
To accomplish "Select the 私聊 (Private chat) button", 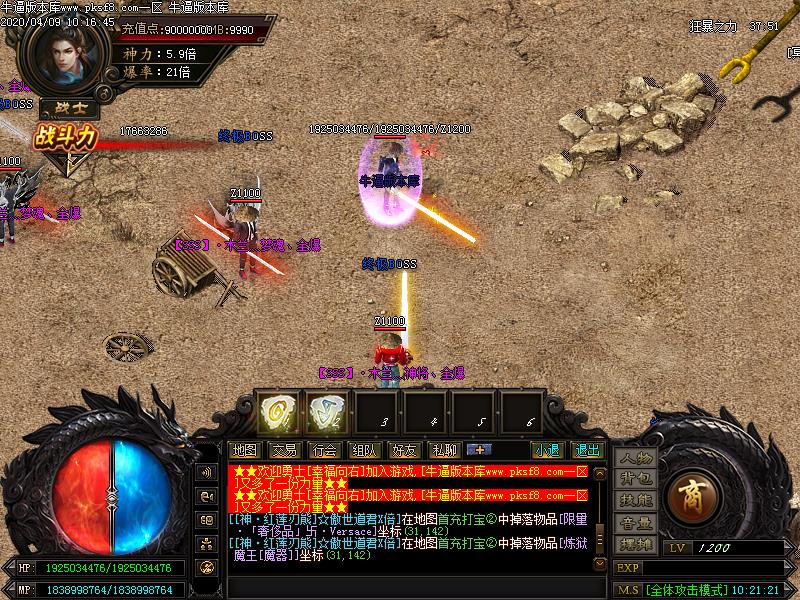I will [x=444, y=450].
